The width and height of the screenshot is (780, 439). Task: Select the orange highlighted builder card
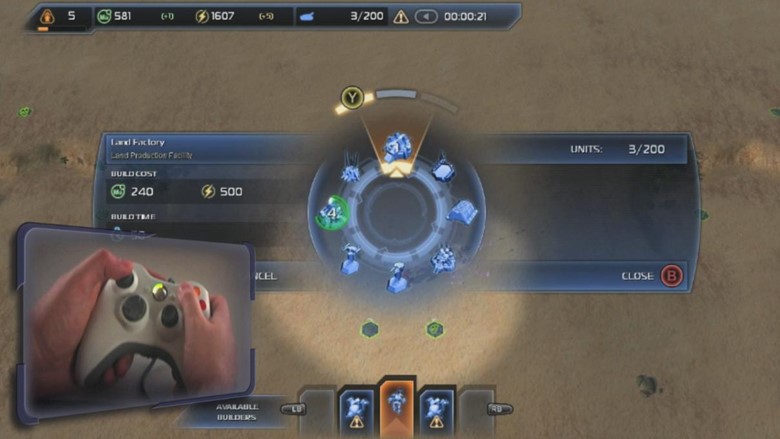(395, 405)
